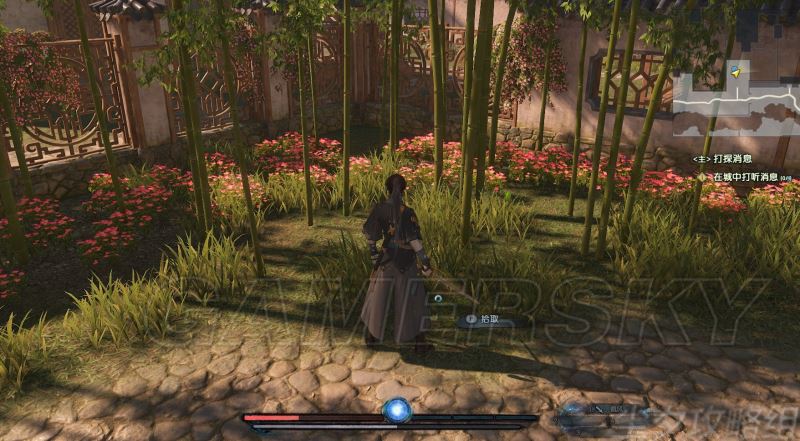Click the 在城中打听消息 quest objective

click(745, 177)
